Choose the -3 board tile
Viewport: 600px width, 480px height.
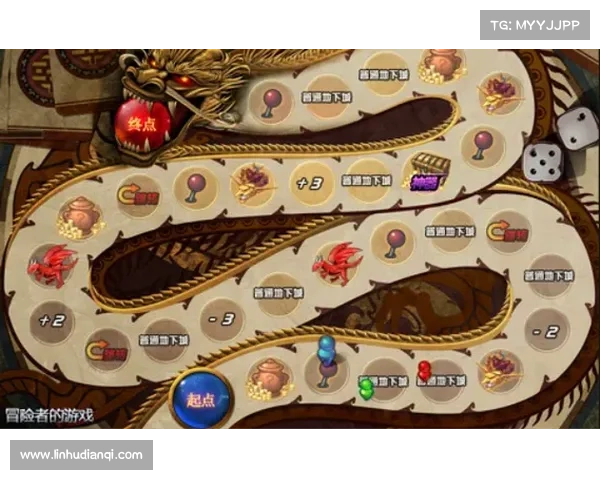(x=224, y=320)
